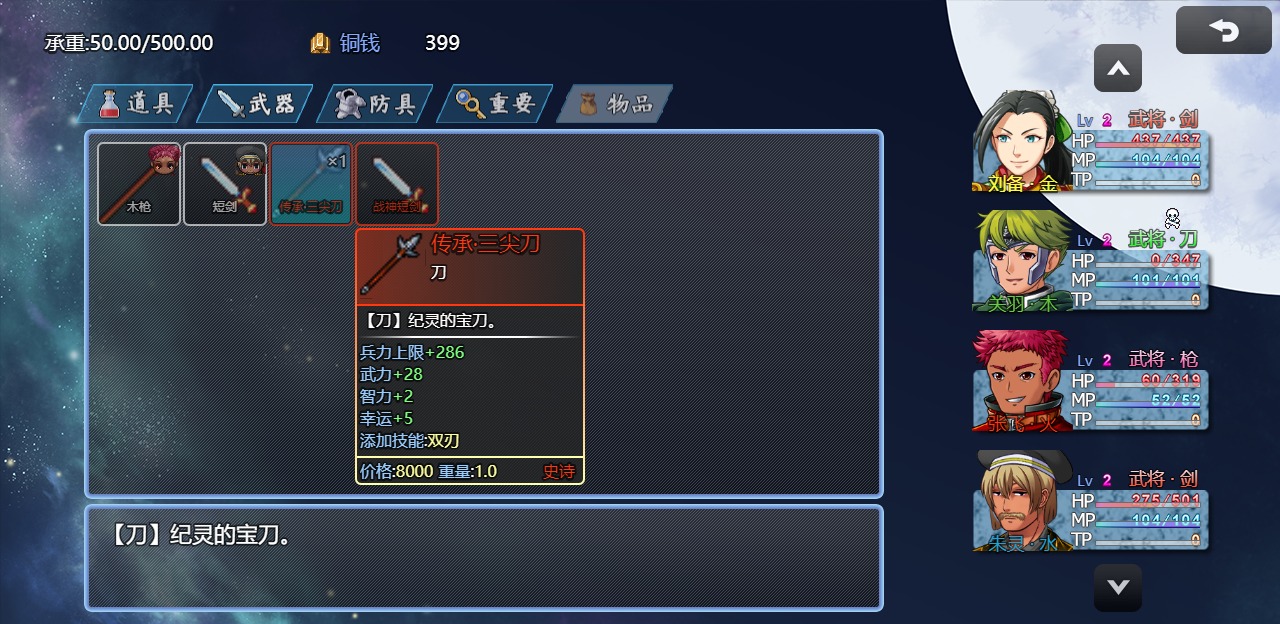This screenshot has width=1280, height=624.
Task: Select the 传承·三尖刀 weapon slot
Action: click(311, 184)
